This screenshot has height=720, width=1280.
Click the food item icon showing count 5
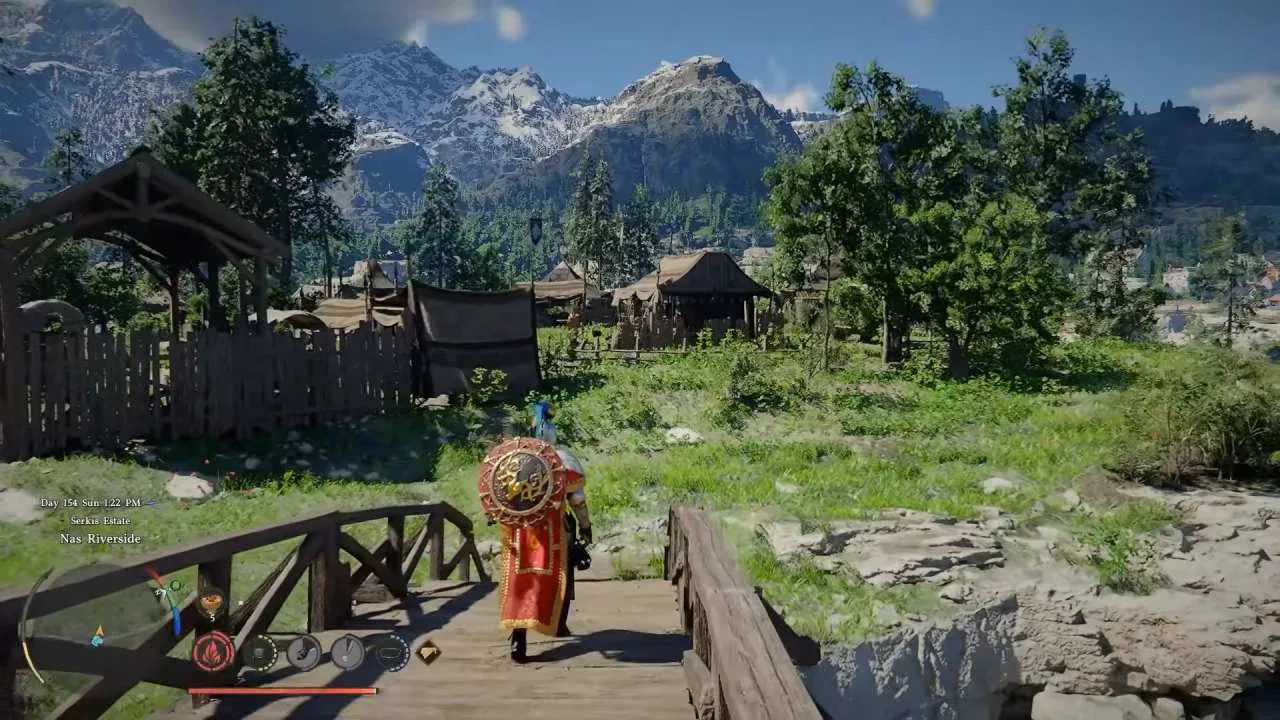click(x=211, y=601)
